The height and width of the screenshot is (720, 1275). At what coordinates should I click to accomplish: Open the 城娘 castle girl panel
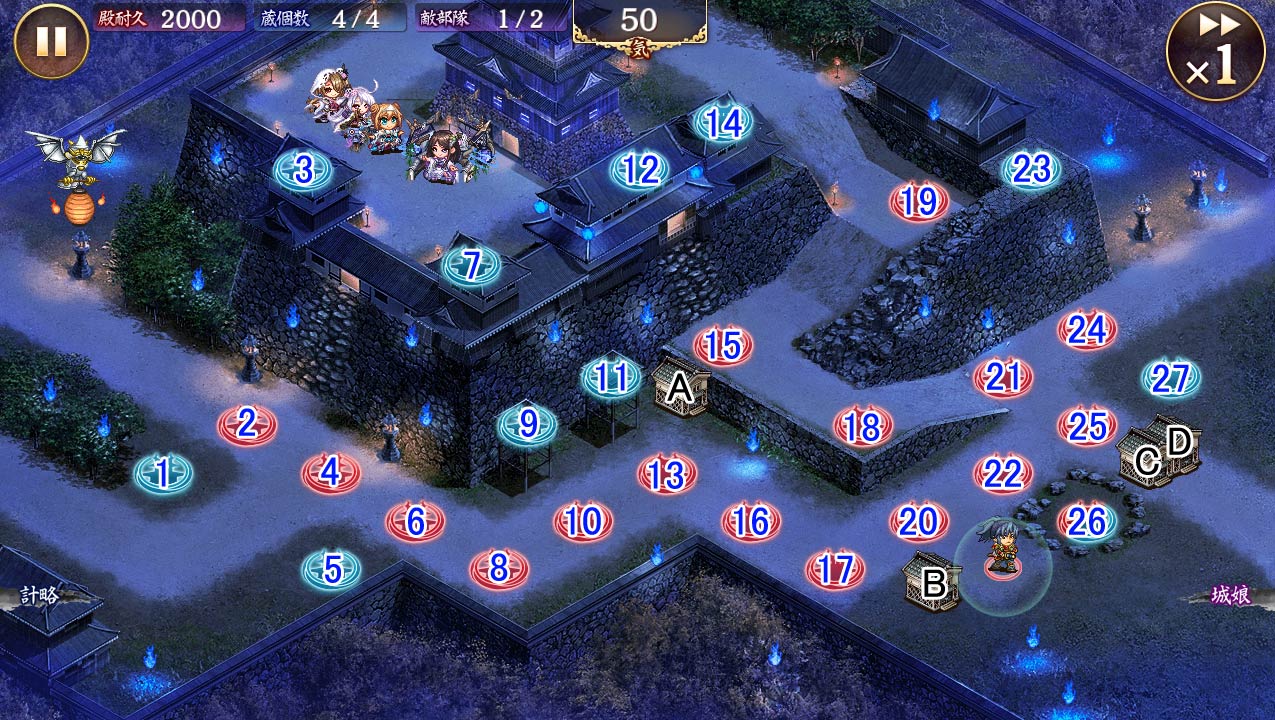tap(1230, 596)
